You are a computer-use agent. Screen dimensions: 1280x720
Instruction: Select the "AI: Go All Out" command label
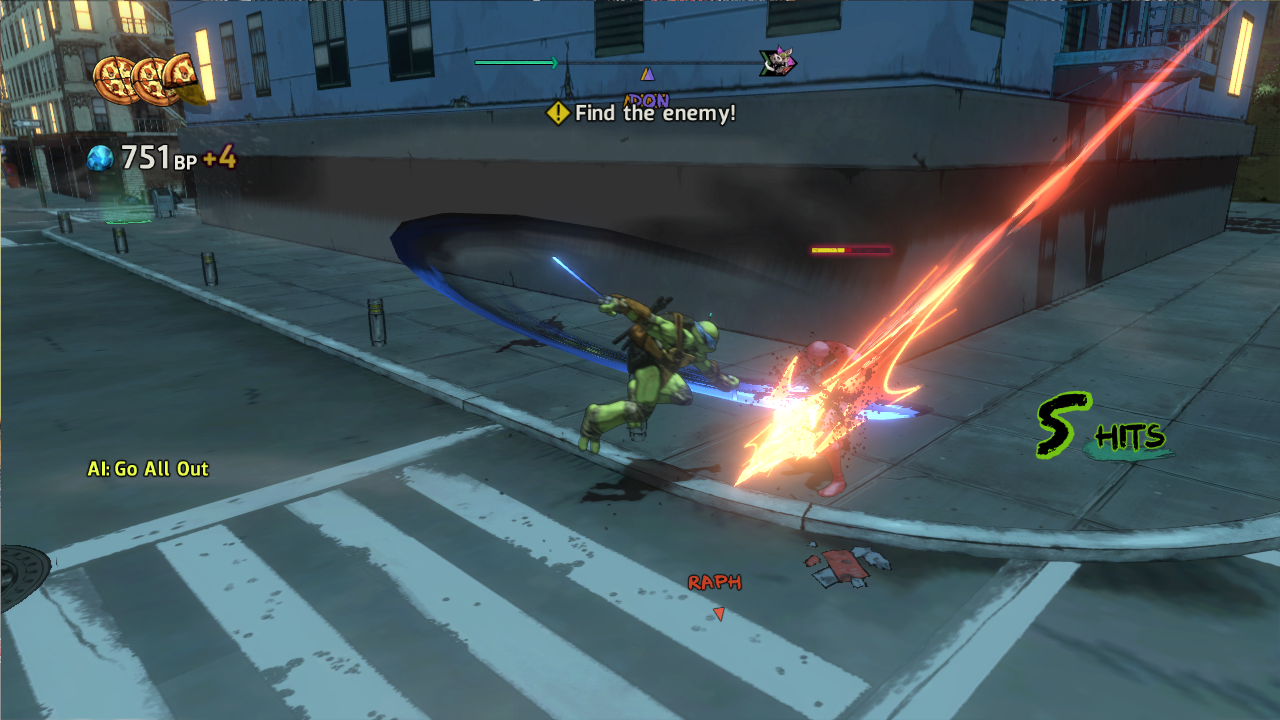pos(148,469)
